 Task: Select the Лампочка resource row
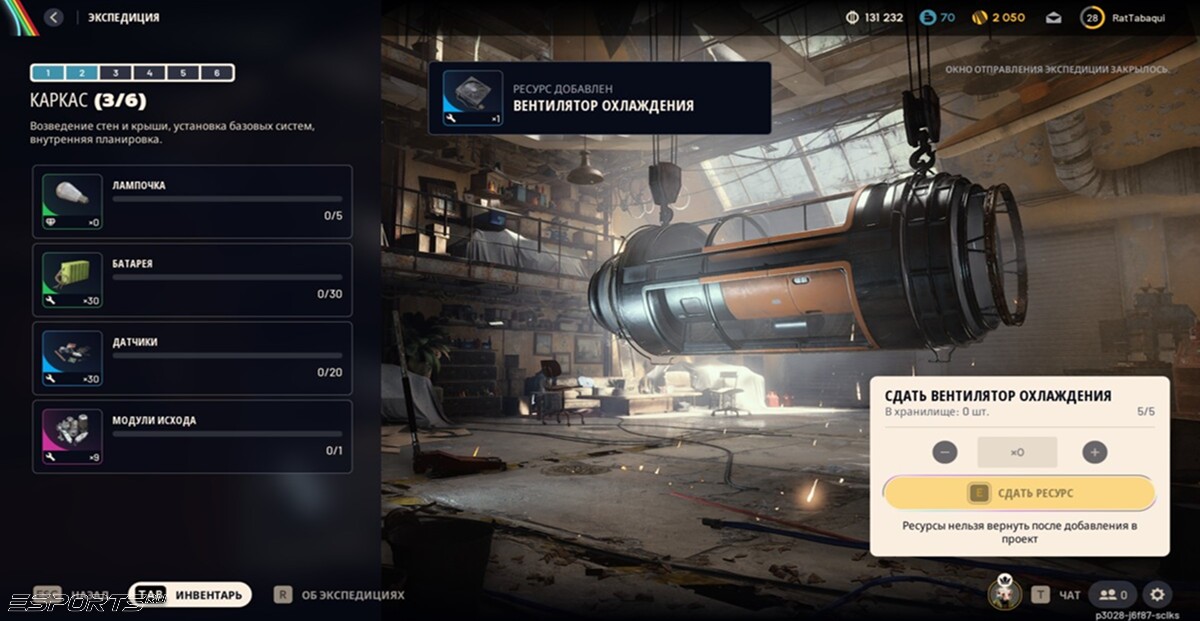coord(192,201)
